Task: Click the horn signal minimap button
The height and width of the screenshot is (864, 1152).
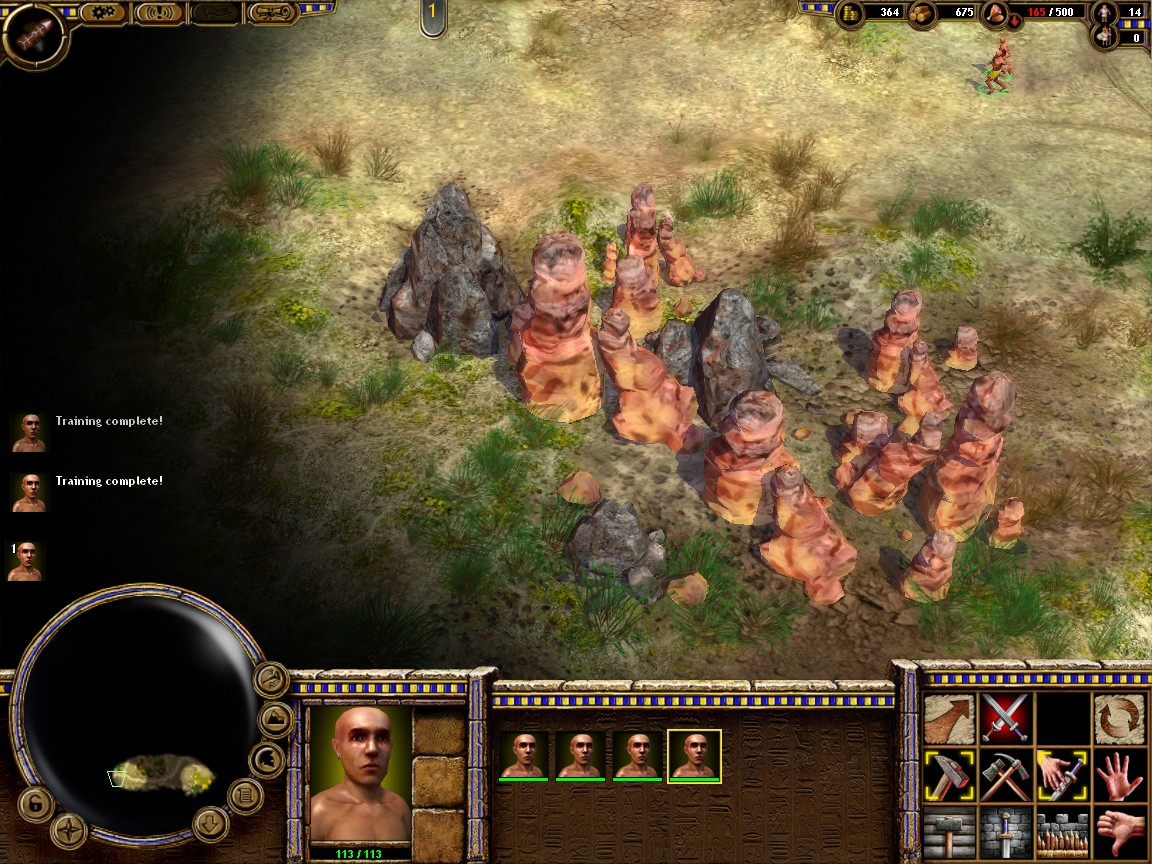Action: click(x=270, y=680)
